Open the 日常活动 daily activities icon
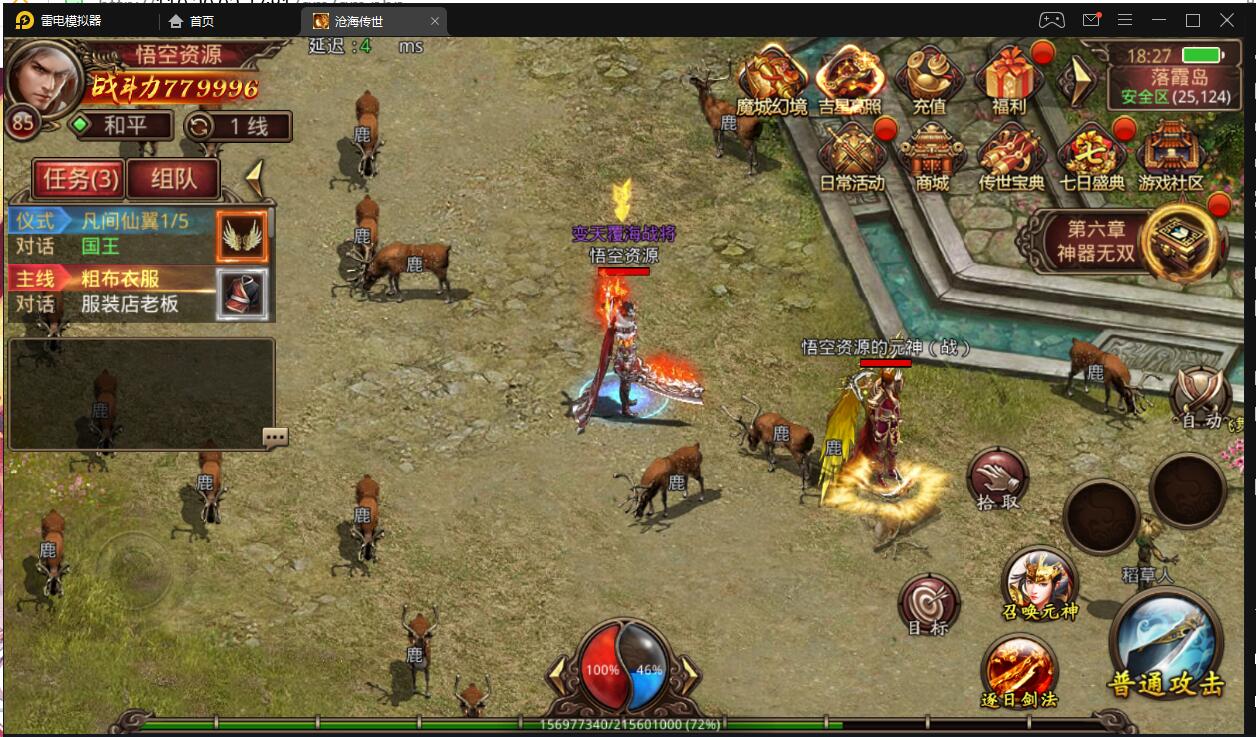 click(852, 154)
